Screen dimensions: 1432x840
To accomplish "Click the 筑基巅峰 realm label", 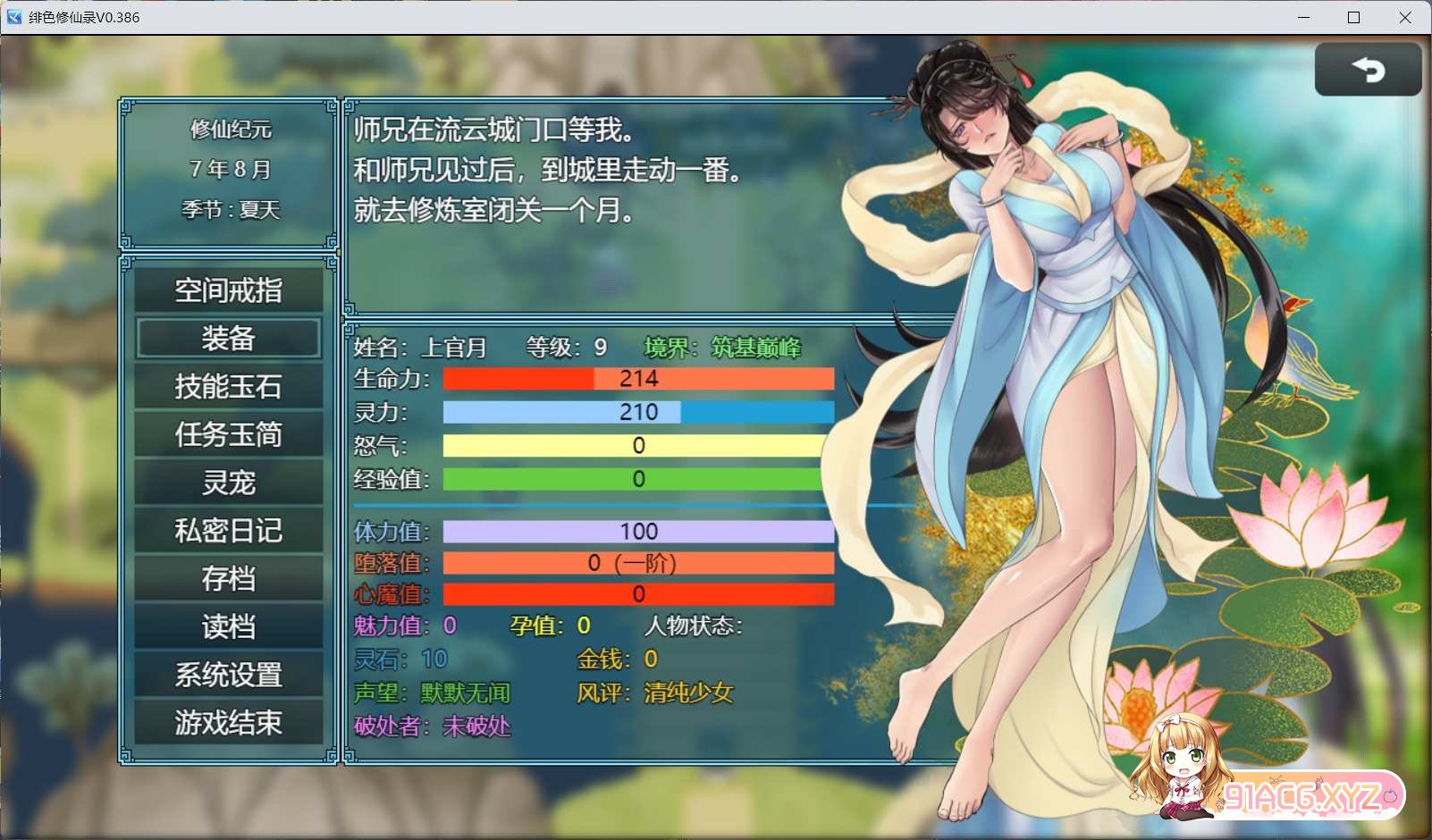I will click(754, 349).
